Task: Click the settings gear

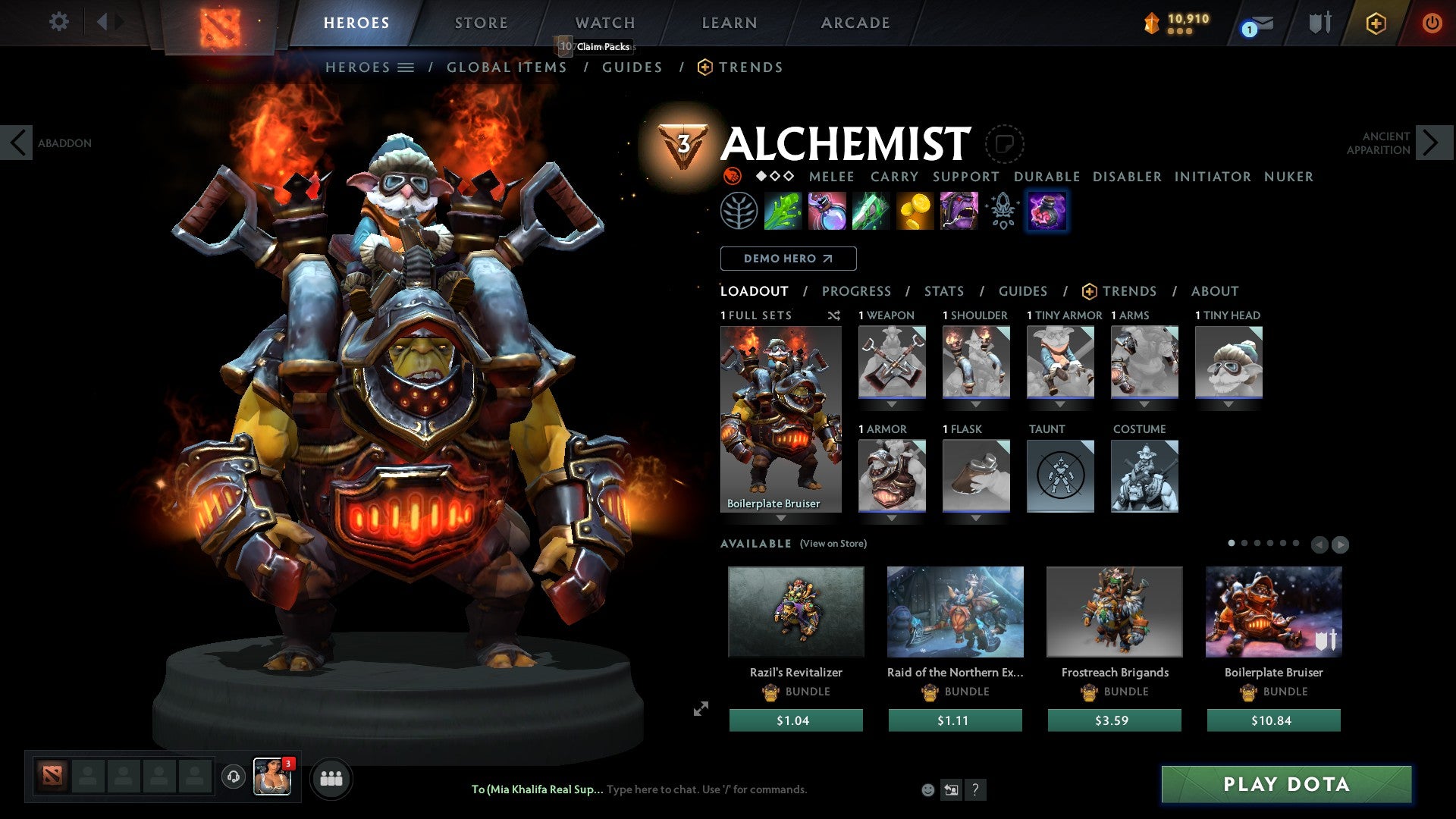Action: pos(58,22)
